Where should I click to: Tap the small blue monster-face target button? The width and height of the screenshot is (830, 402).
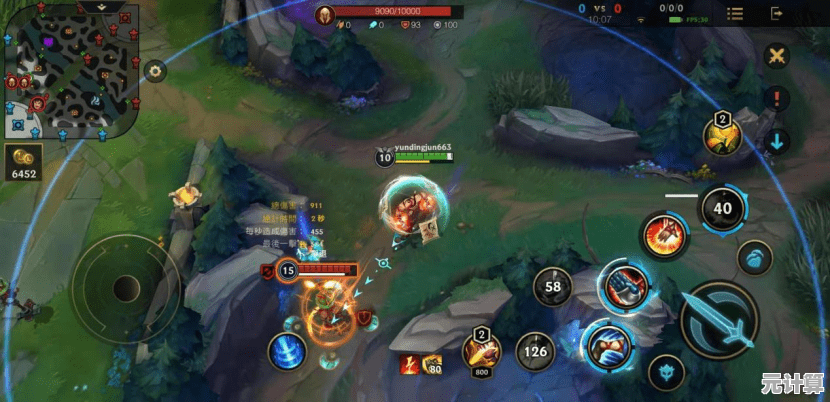pos(667,373)
